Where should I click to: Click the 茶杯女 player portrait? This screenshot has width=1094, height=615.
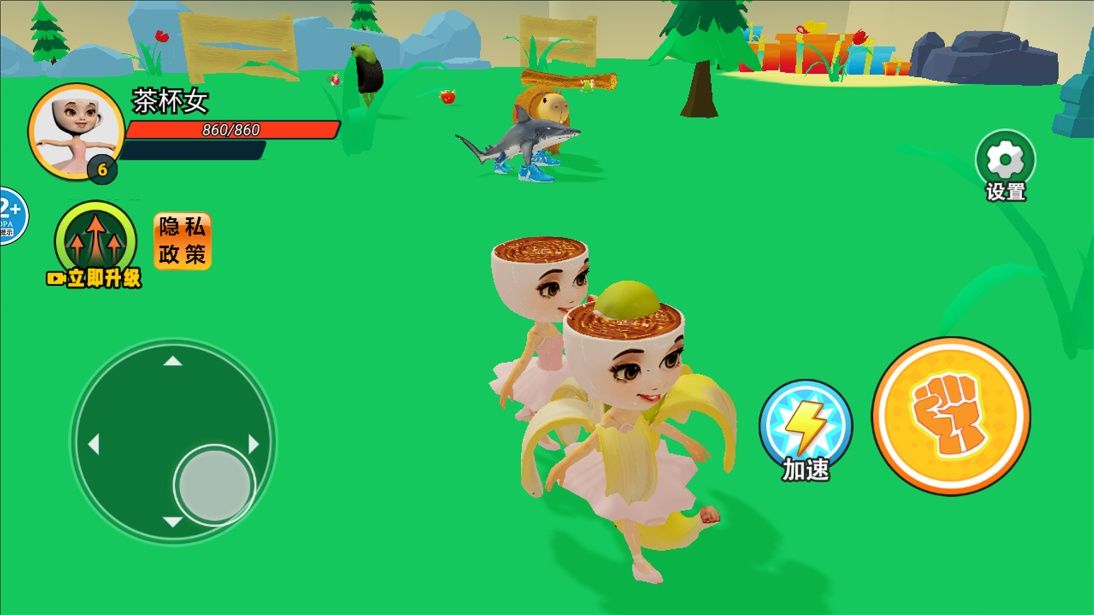coord(76,131)
